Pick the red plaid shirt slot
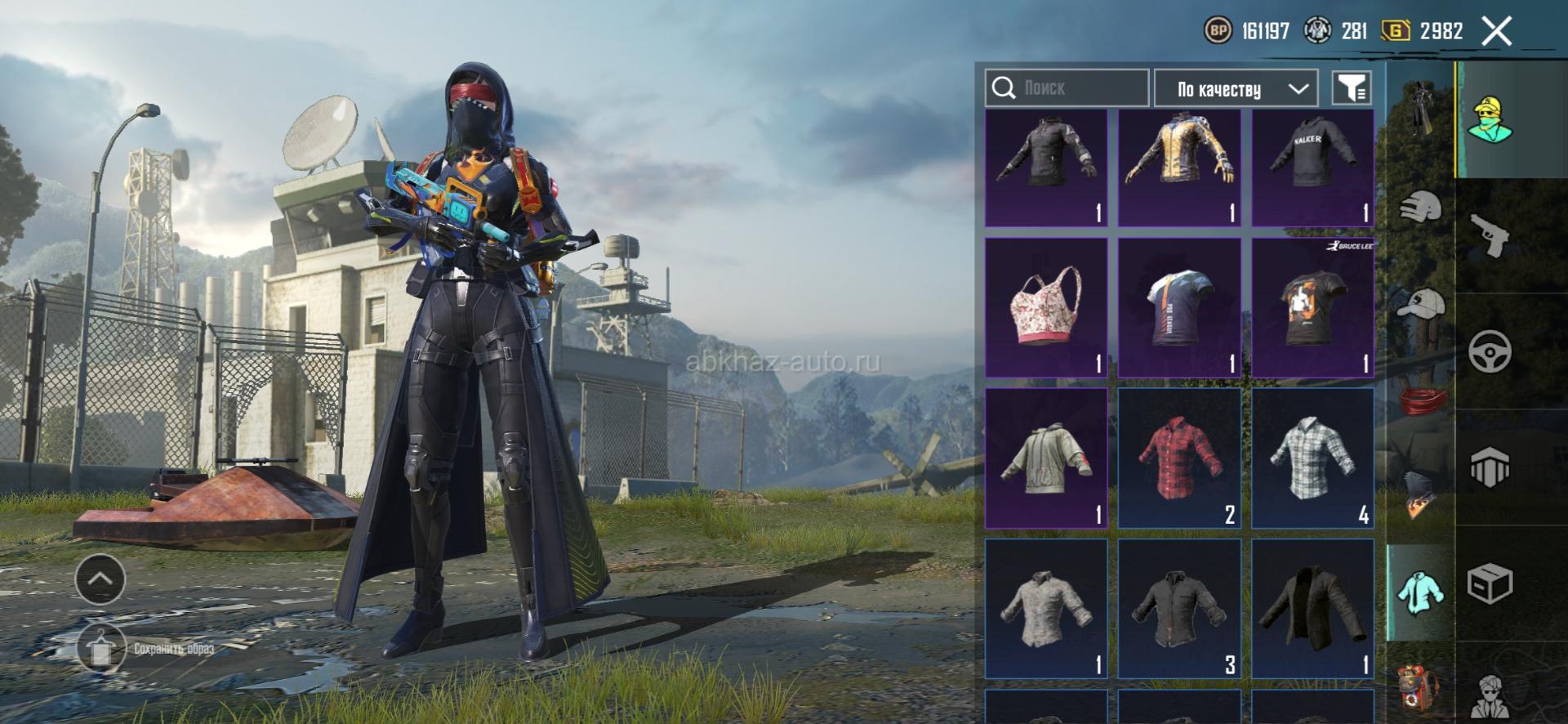 (1178, 458)
